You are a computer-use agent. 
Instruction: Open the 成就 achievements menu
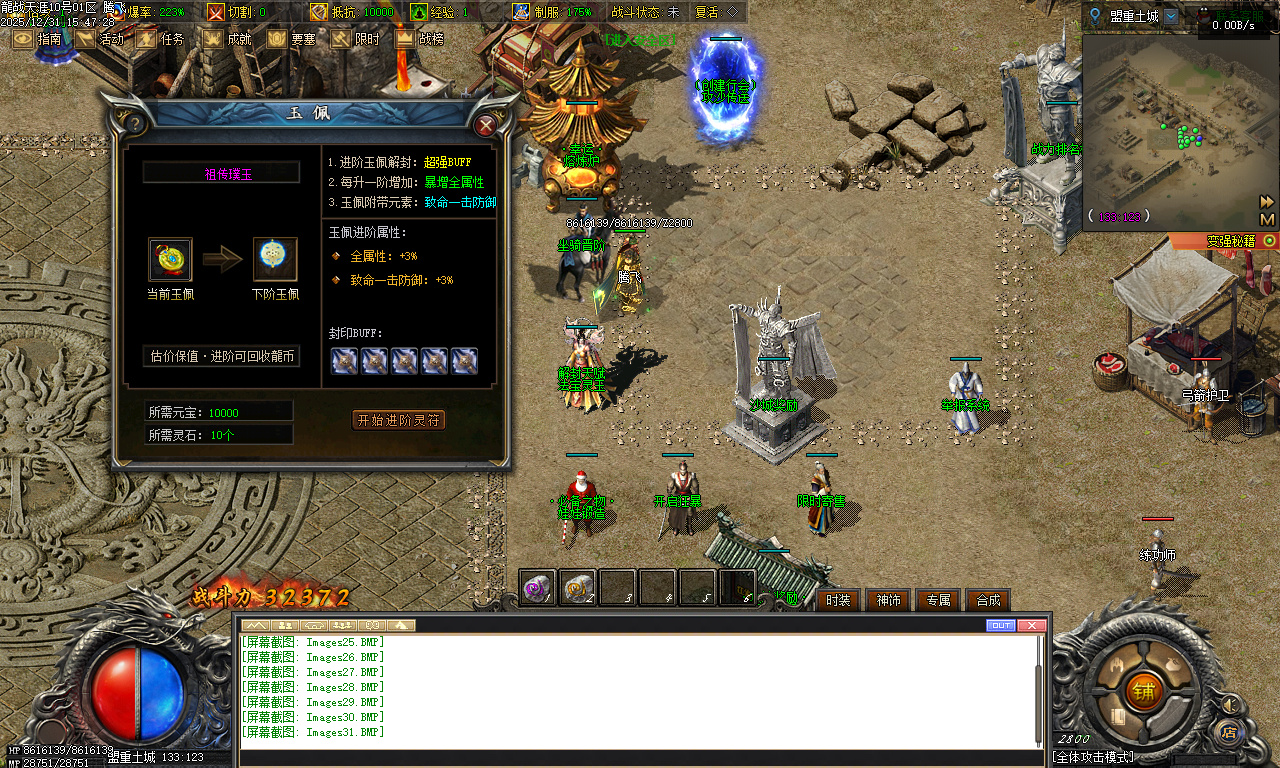[x=227, y=39]
